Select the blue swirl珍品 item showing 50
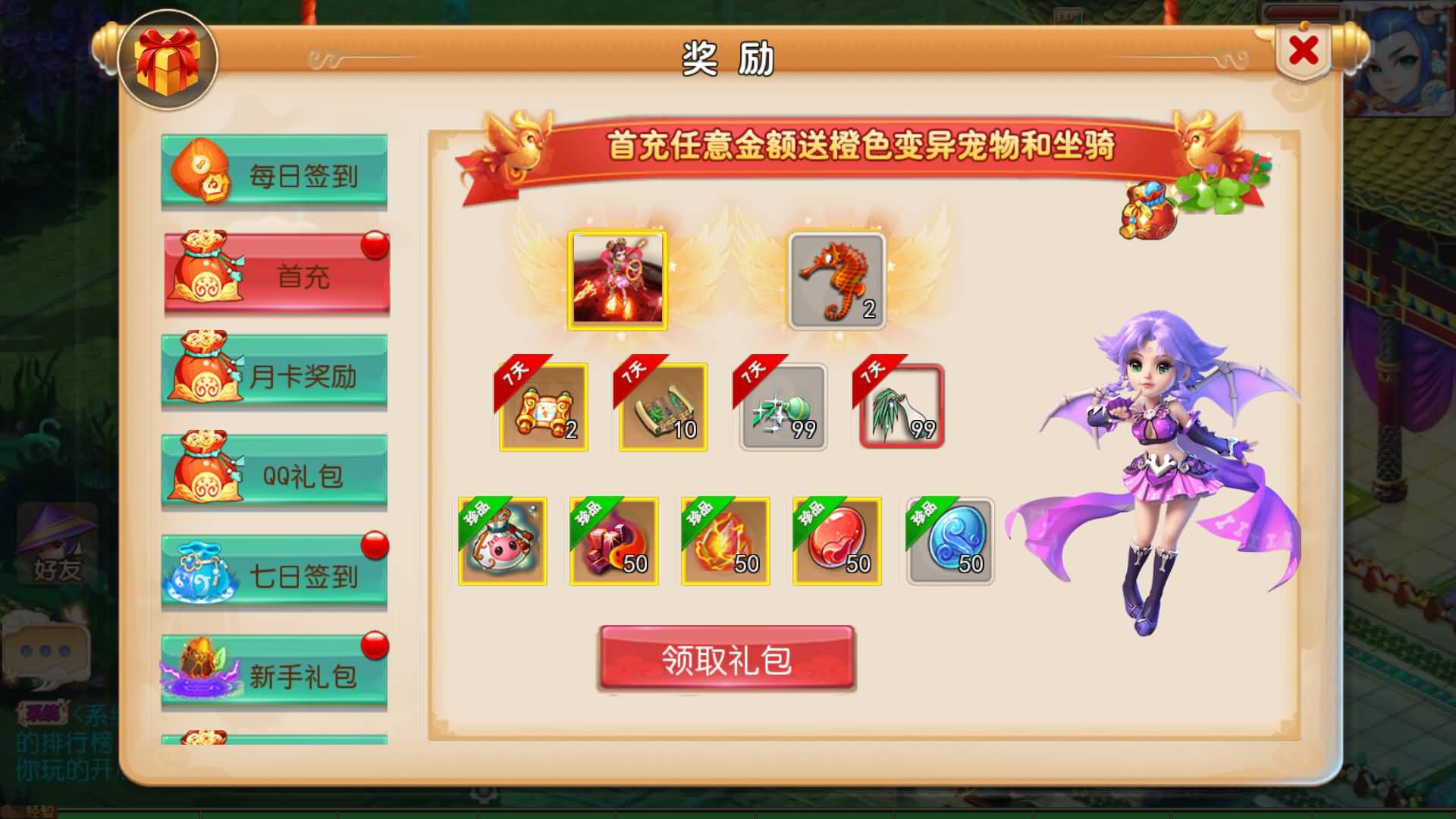Viewport: 1456px width, 819px height. pos(947,541)
